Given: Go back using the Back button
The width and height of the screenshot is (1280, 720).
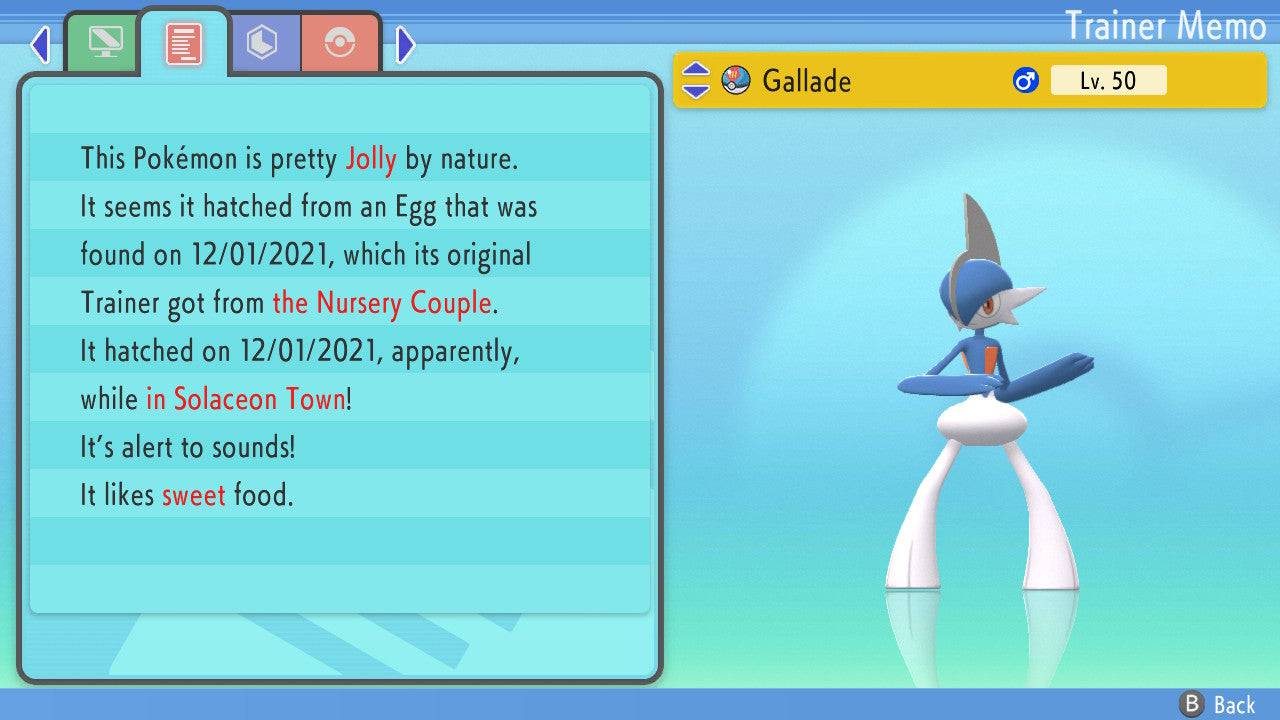Looking at the screenshot, I should point(1218,705).
